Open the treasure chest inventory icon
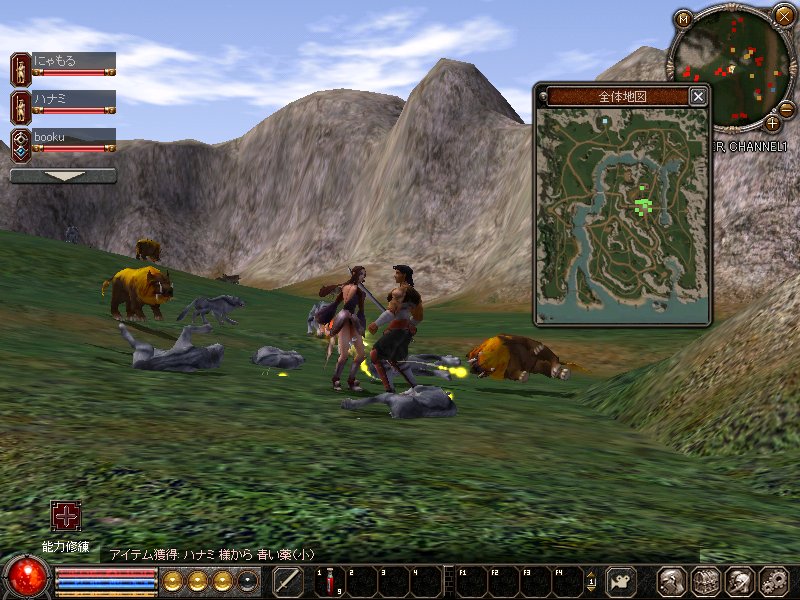The image size is (800, 600). click(706, 581)
